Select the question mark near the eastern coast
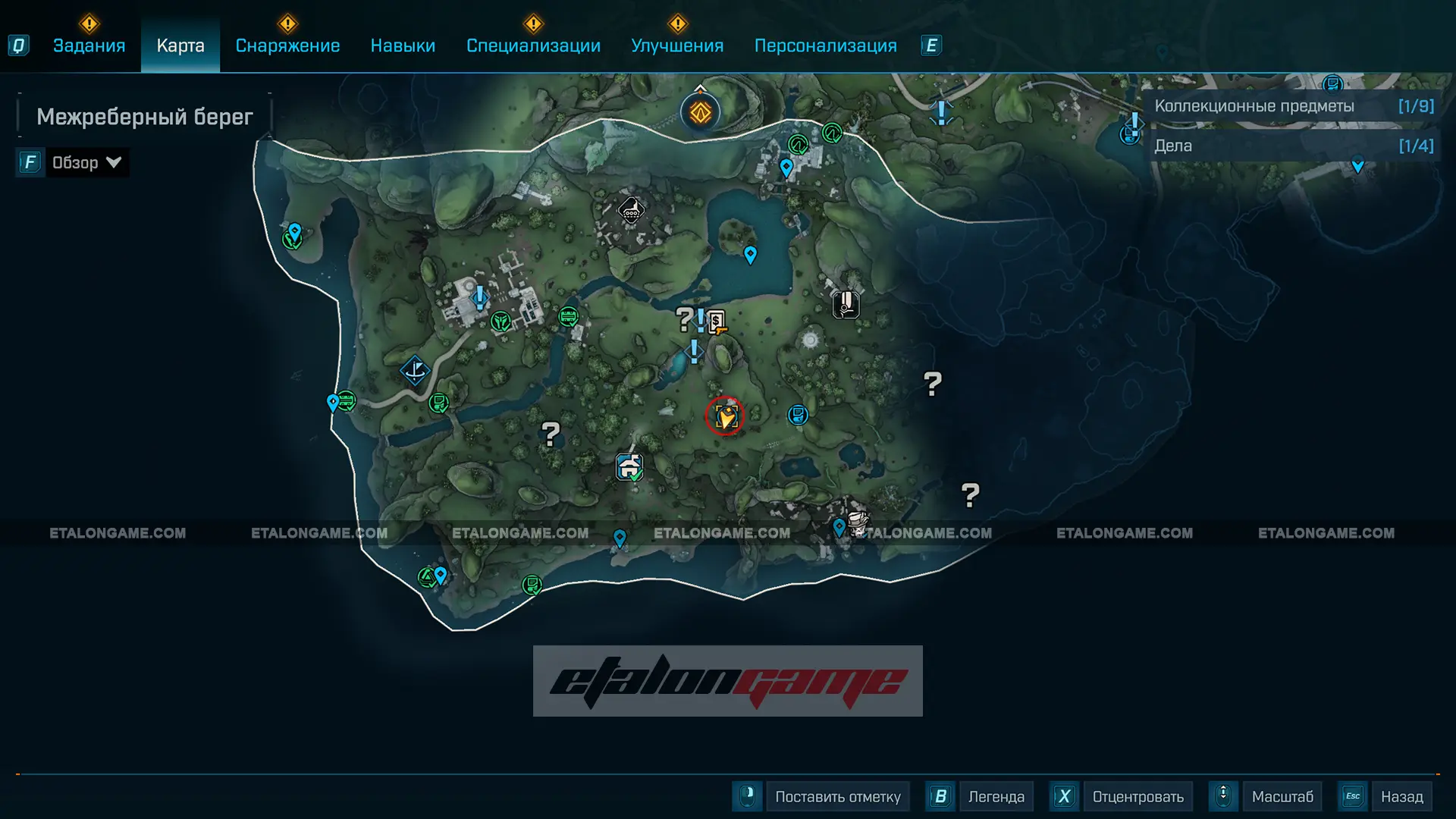The height and width of the screenshot is (819, 1456). [933, 384]
